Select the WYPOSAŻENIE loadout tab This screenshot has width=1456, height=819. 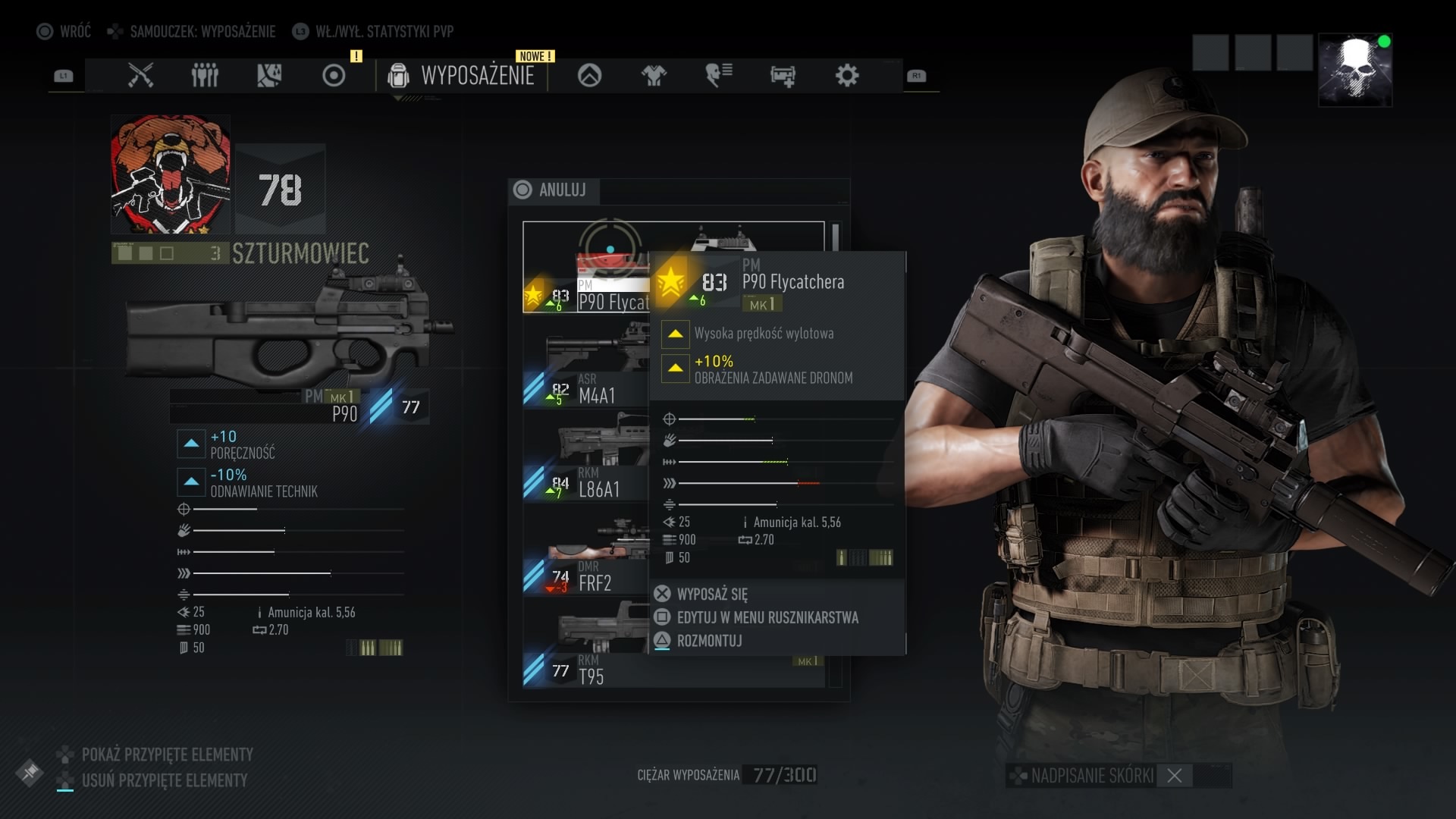[x=461, y=75]
